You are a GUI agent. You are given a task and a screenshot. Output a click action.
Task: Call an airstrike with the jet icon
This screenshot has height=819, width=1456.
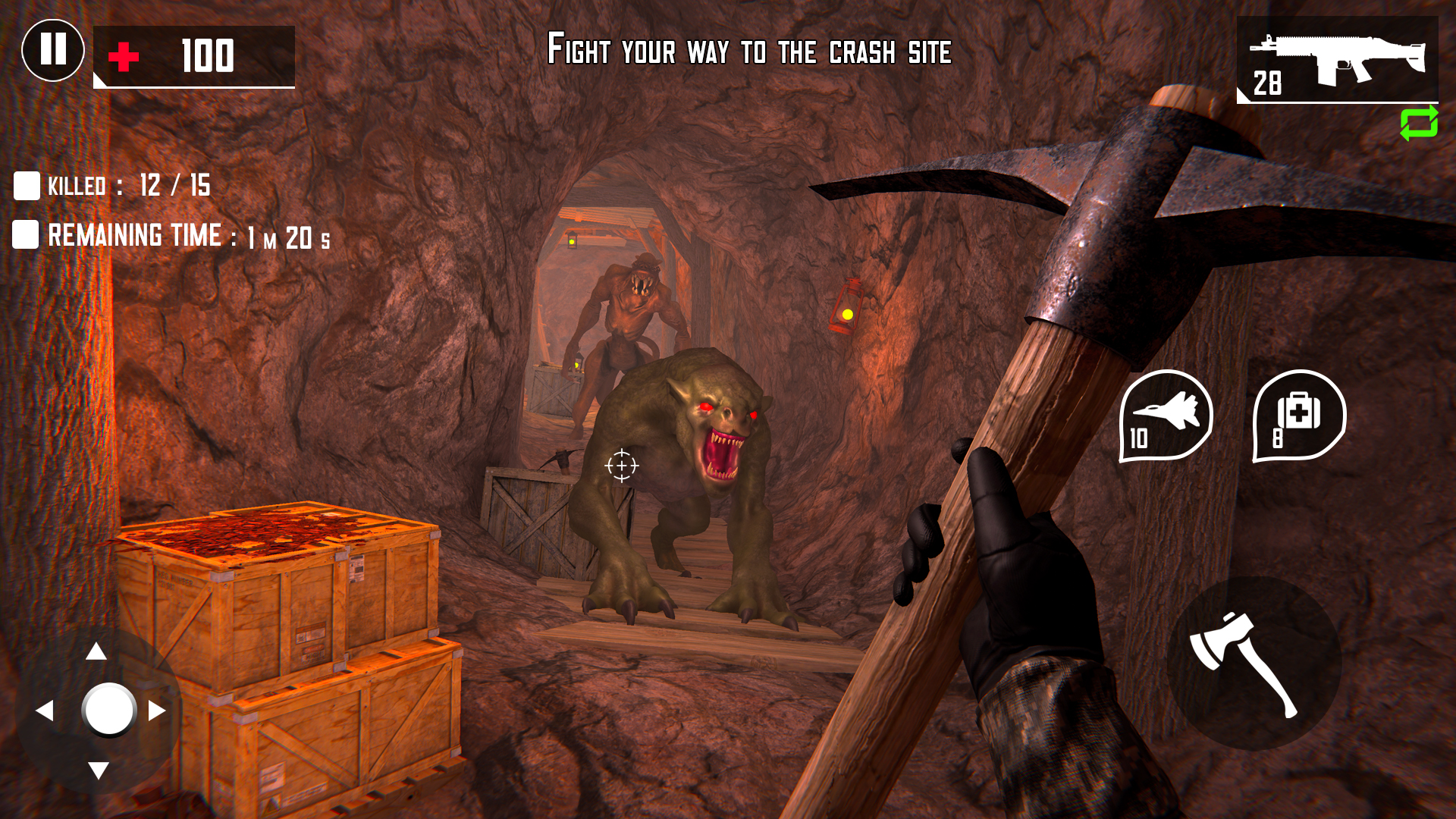pos(1166,413)
